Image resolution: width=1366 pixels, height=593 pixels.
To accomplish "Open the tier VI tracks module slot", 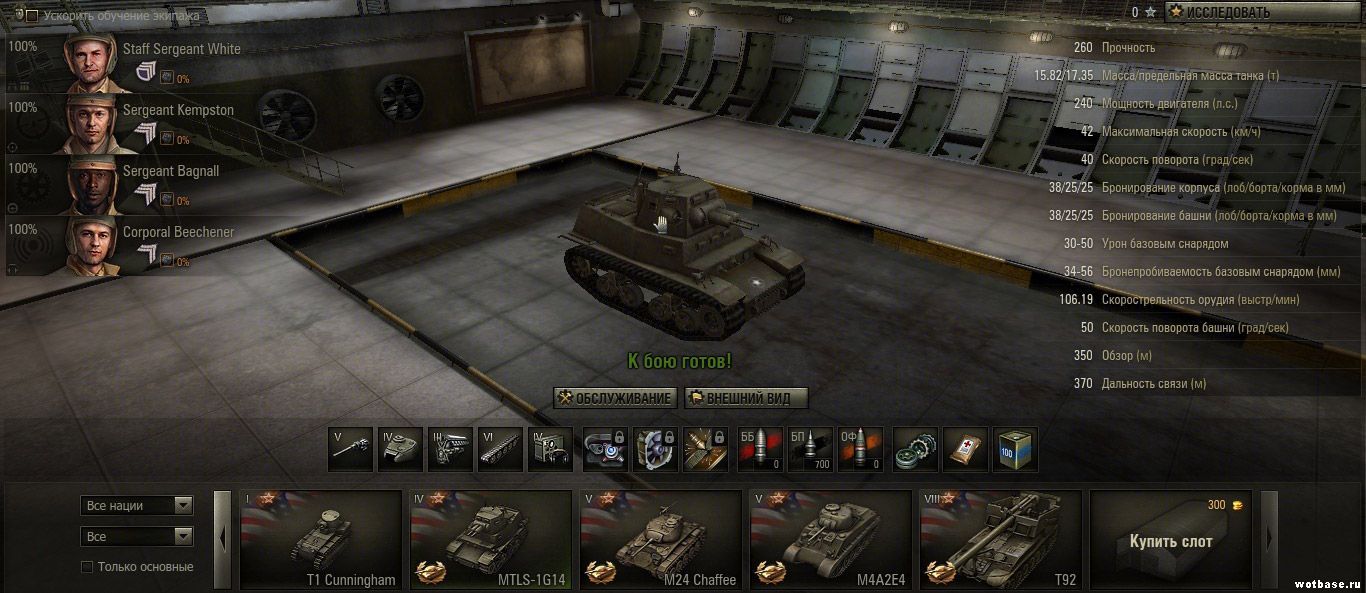I will (500, 450).
